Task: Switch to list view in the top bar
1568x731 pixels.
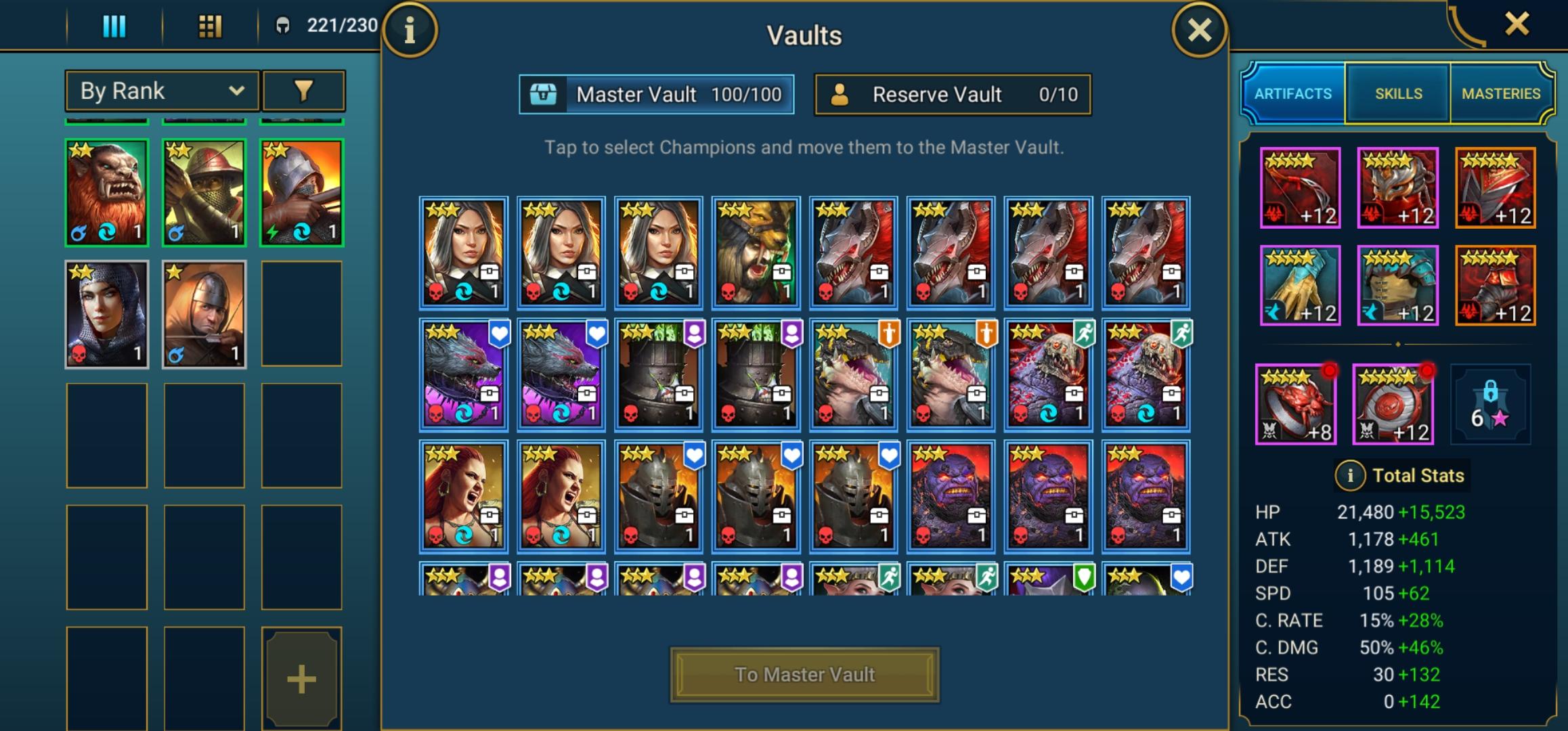Action: point(114,26)
